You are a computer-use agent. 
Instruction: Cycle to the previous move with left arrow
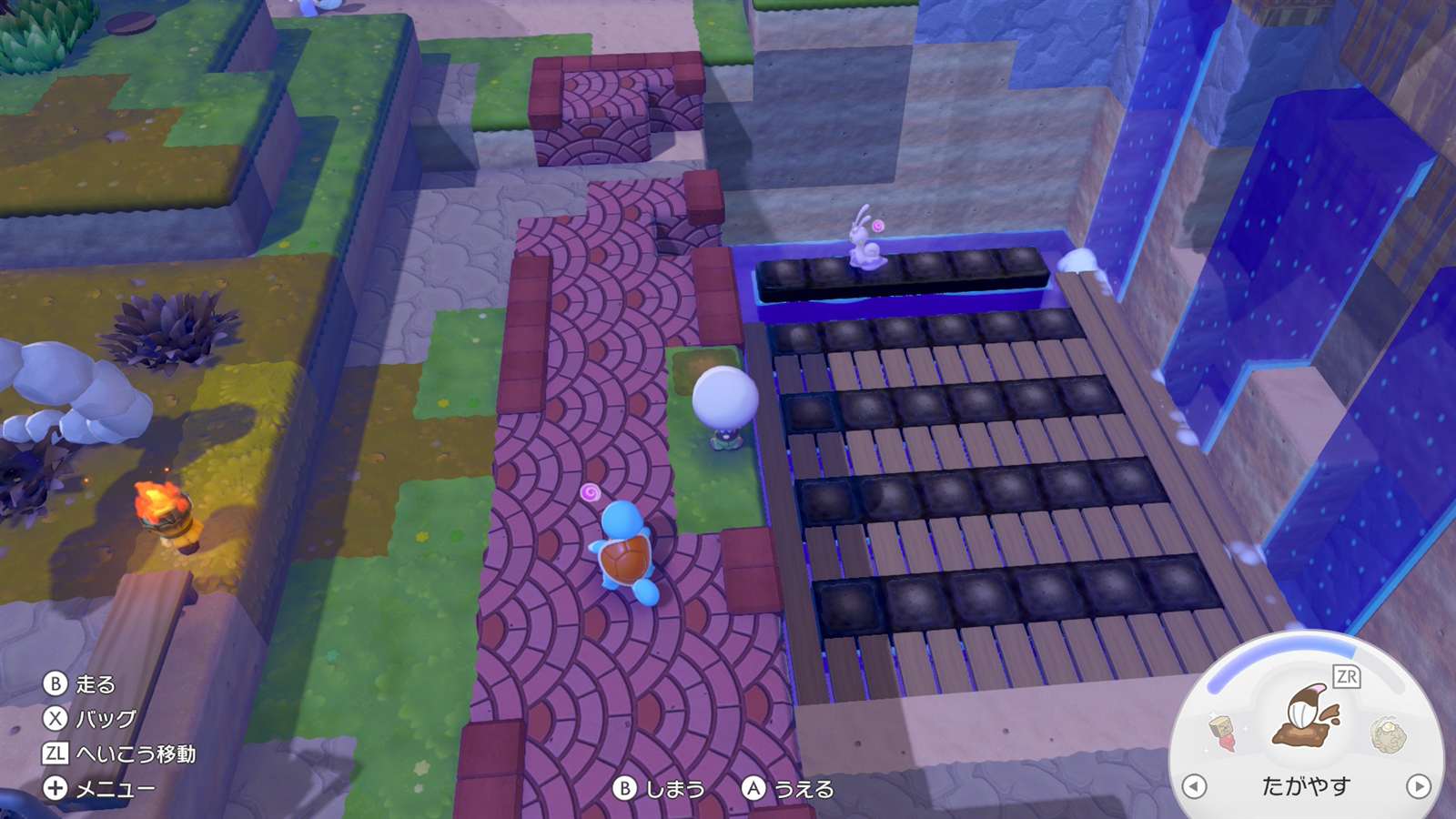point(1194,786)
